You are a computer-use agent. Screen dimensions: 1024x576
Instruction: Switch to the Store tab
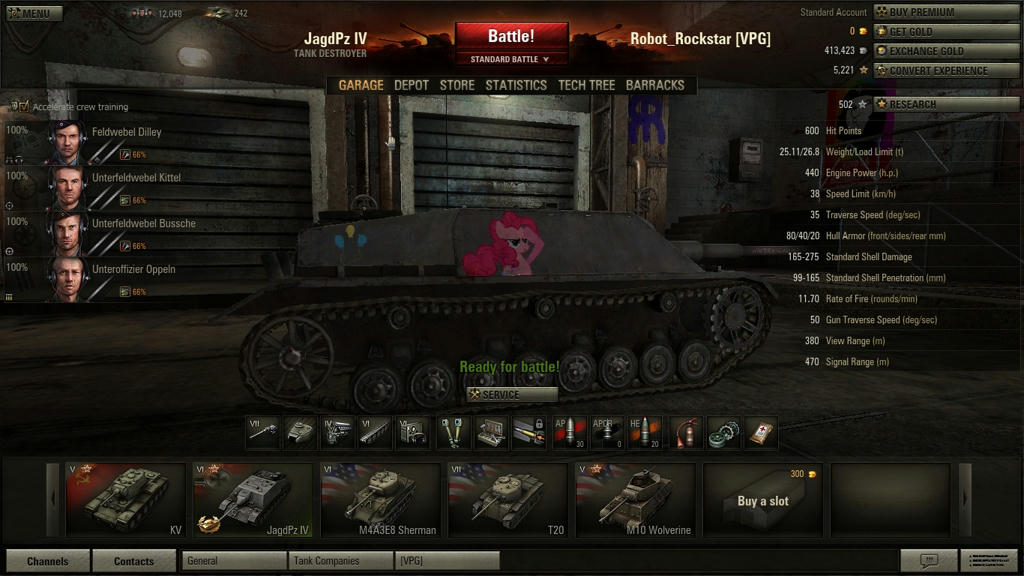(x=457, y=85)
